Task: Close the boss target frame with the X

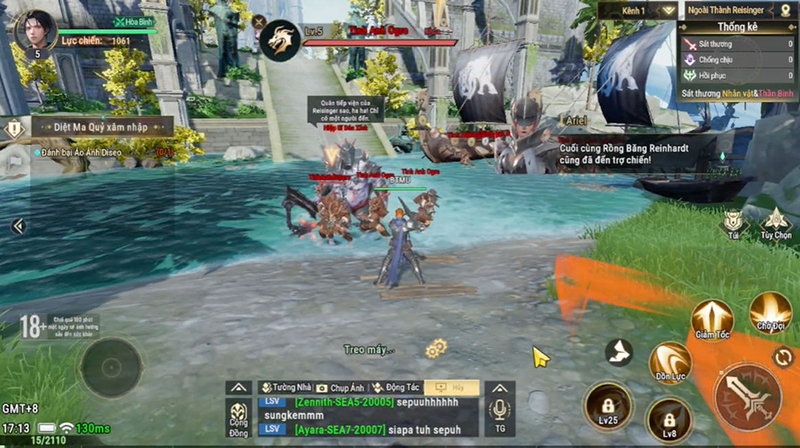Action: (x=260, y=21)
